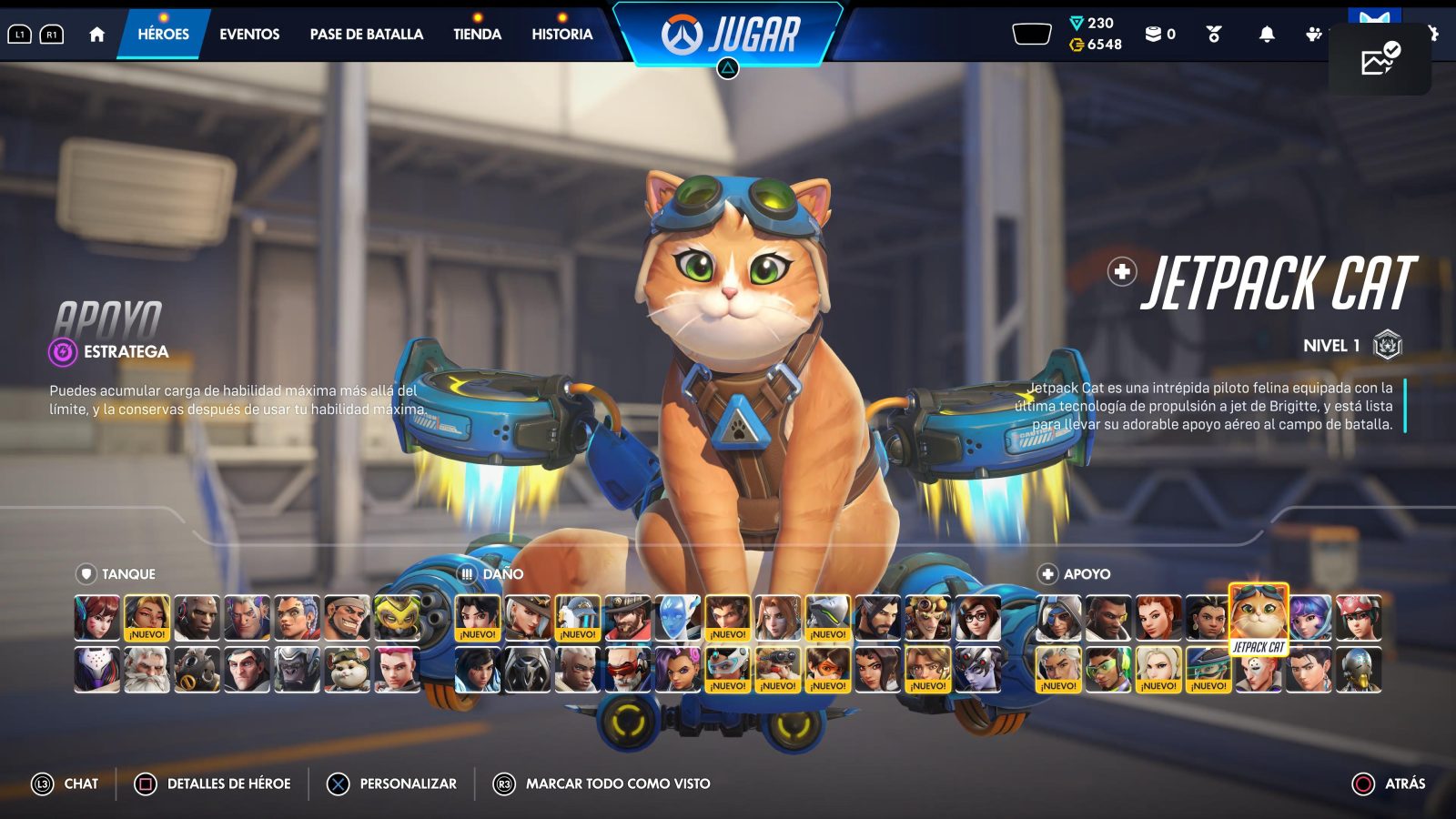Viewport: 1456px width, 819px height.
Task: Choose Lúcio in the Apoyo section
Action: coord(1108,669)
